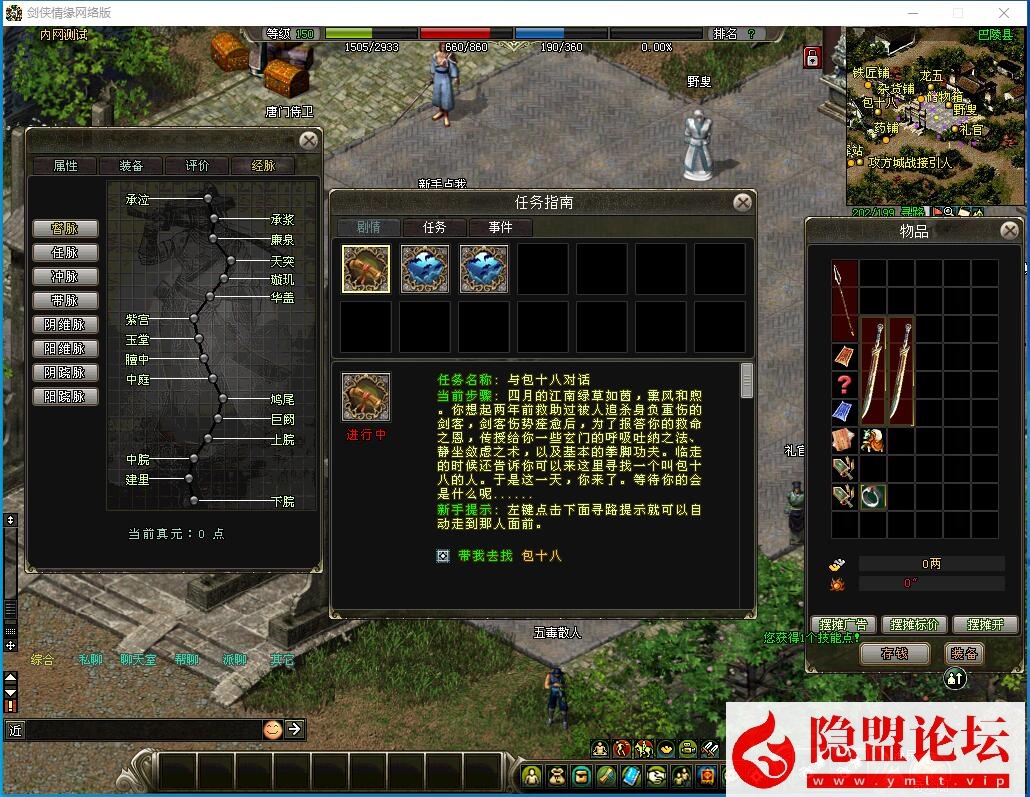Switch to the 任务 tab in quest guide

[x=435, y=228]
